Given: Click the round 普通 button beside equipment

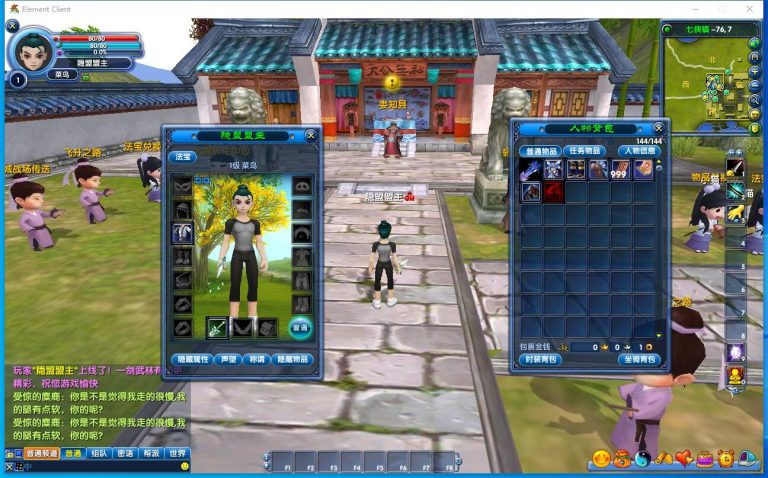Looking at the screenshot, I should click(x=299, y=327).
